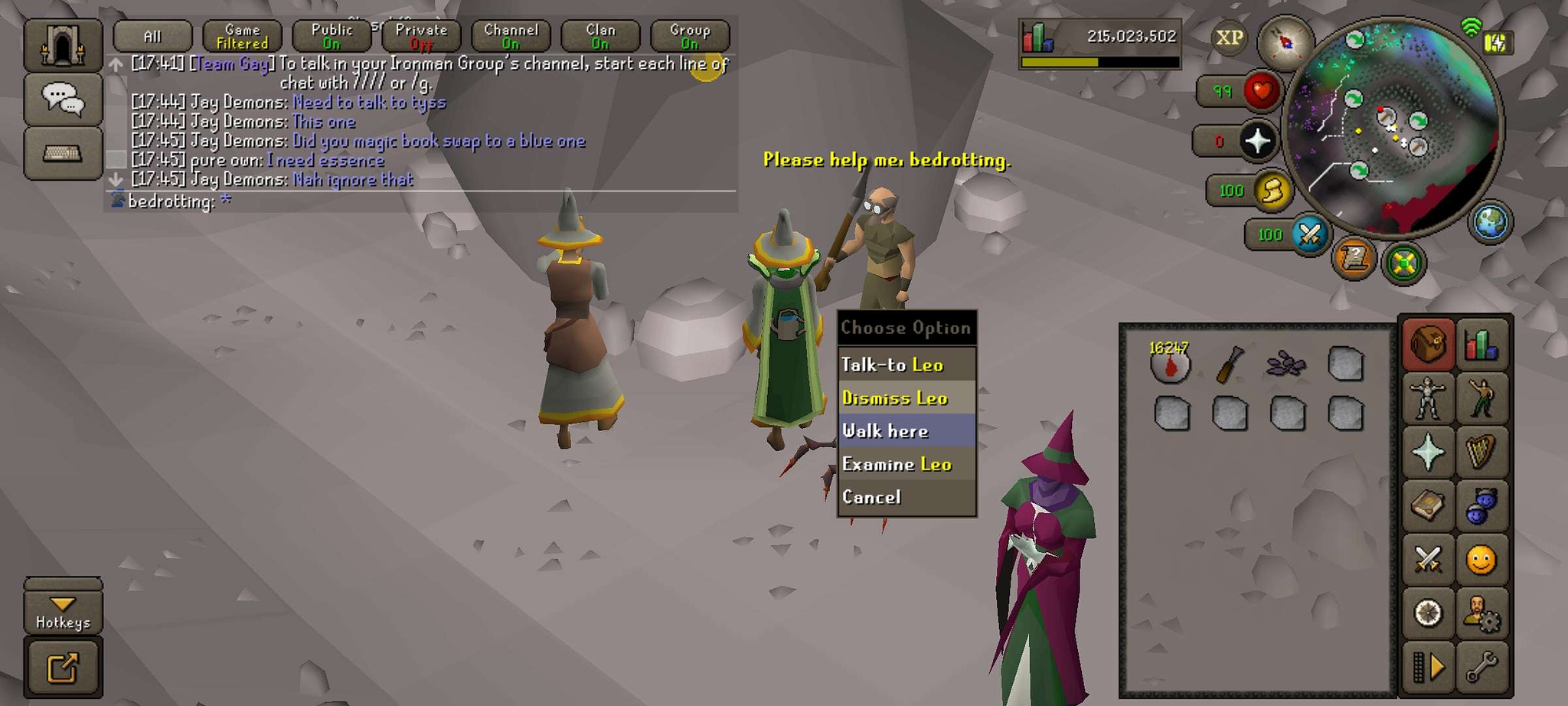The image size is (1568, 706).
Task: Toggle the XP drops button
Action: [x=1229, y=38]
